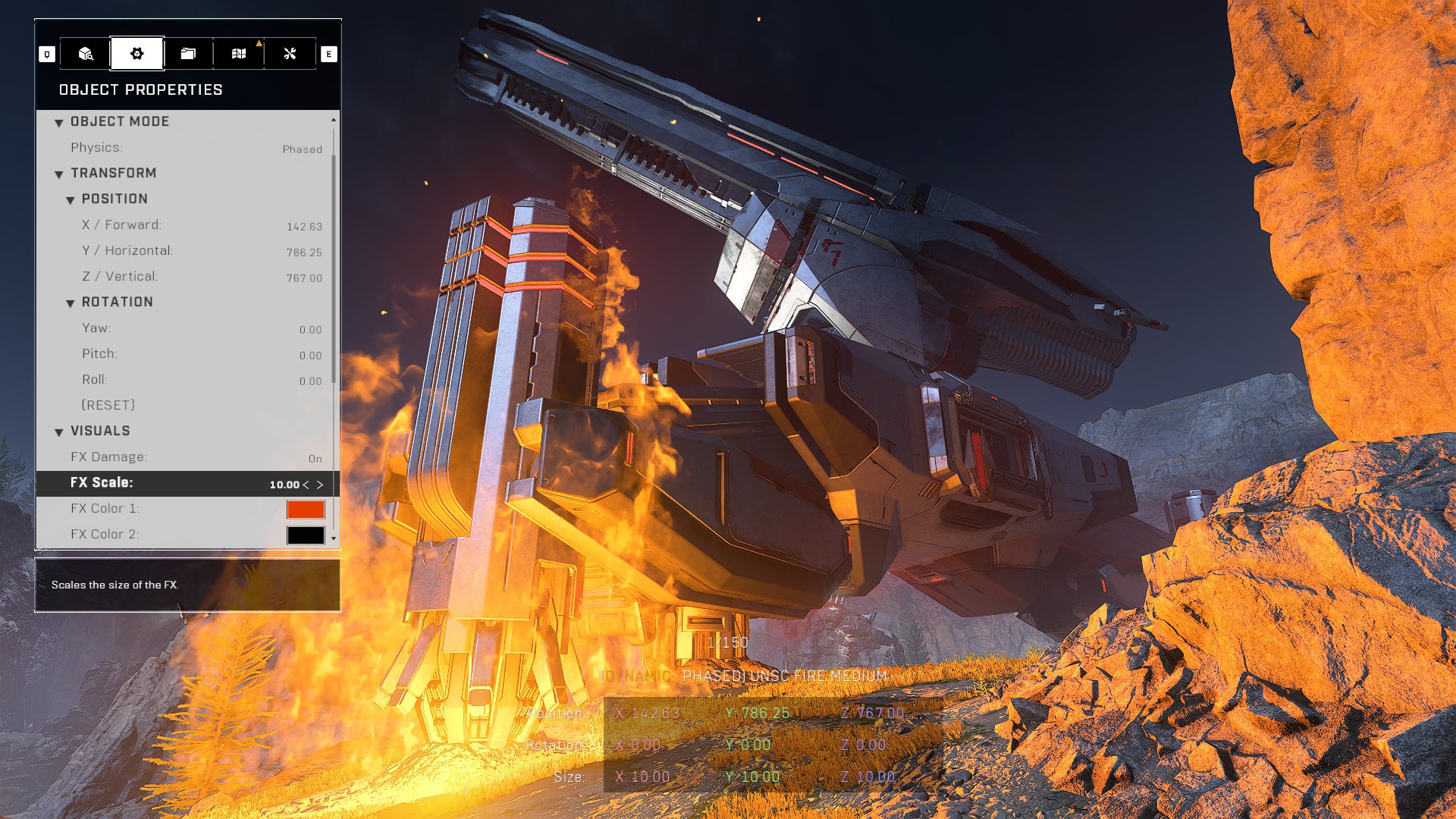Open the FX Color 2 black swatch
The width and height of the screenshot is (1456, 819).
pos(306,535)
